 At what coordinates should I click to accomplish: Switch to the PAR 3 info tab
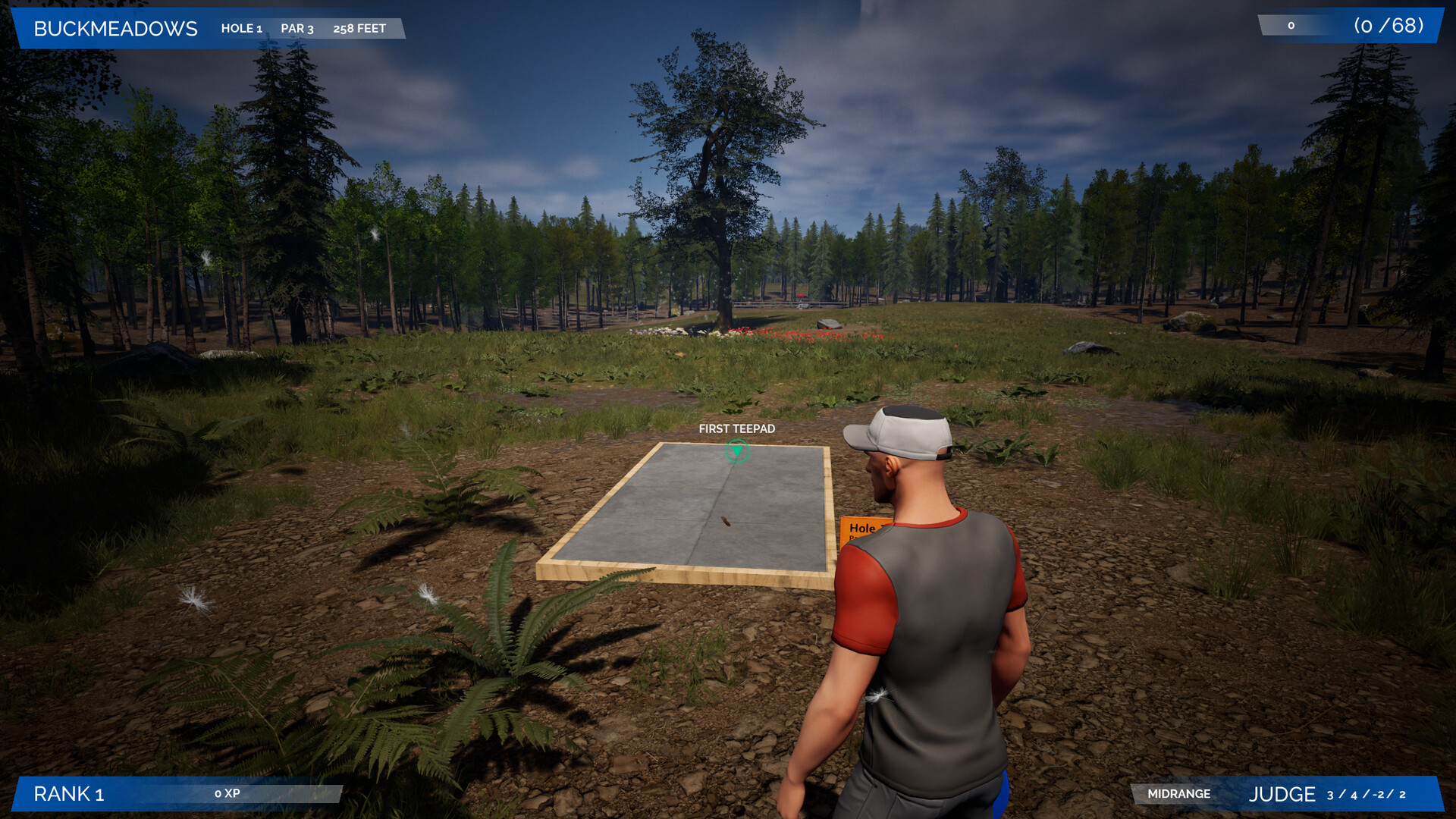click(297, 29)
